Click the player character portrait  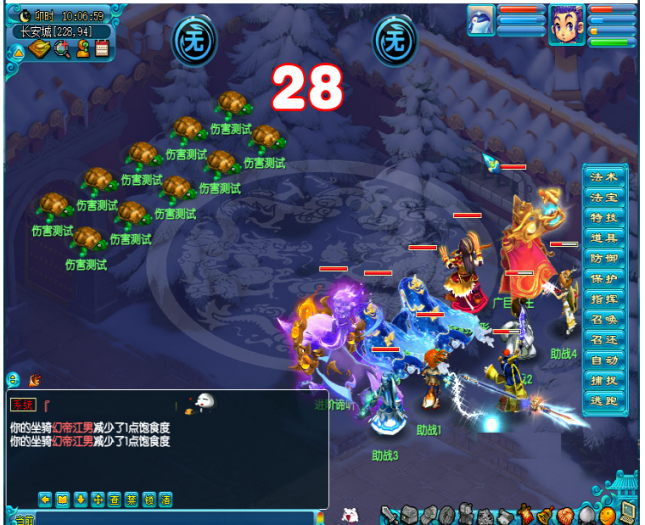coord(566,22)
